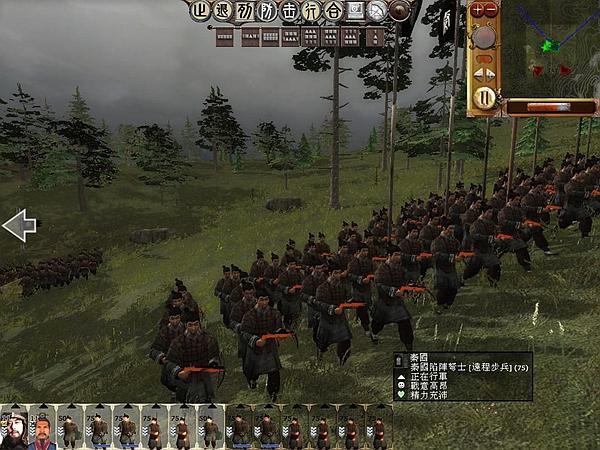
Task: Click the round shield icon in the top bar
Action: 401,12
